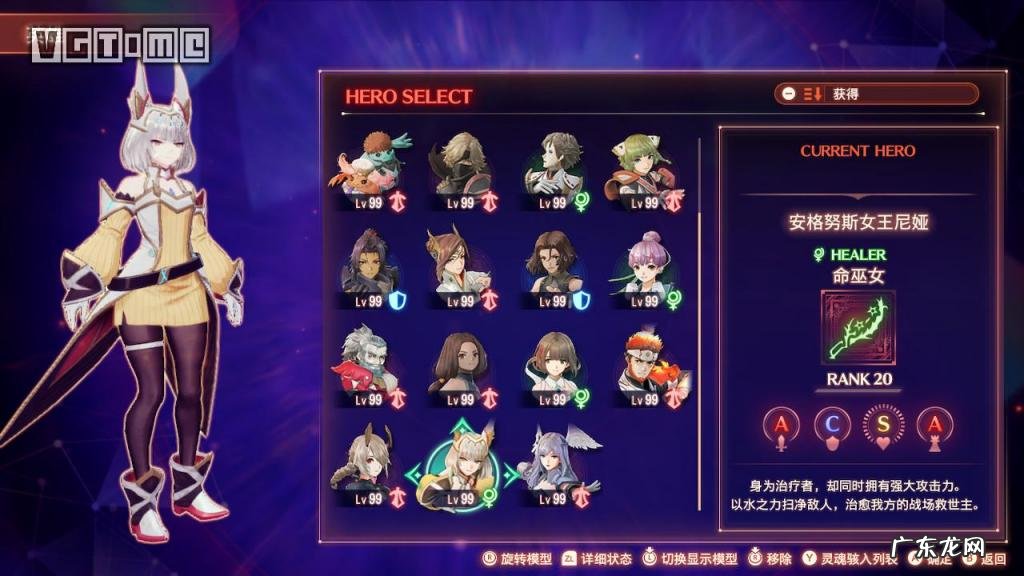Click the hero list scrollbar
The width and height of the screenshot is (1024, 576).
[x=698, y=250]
